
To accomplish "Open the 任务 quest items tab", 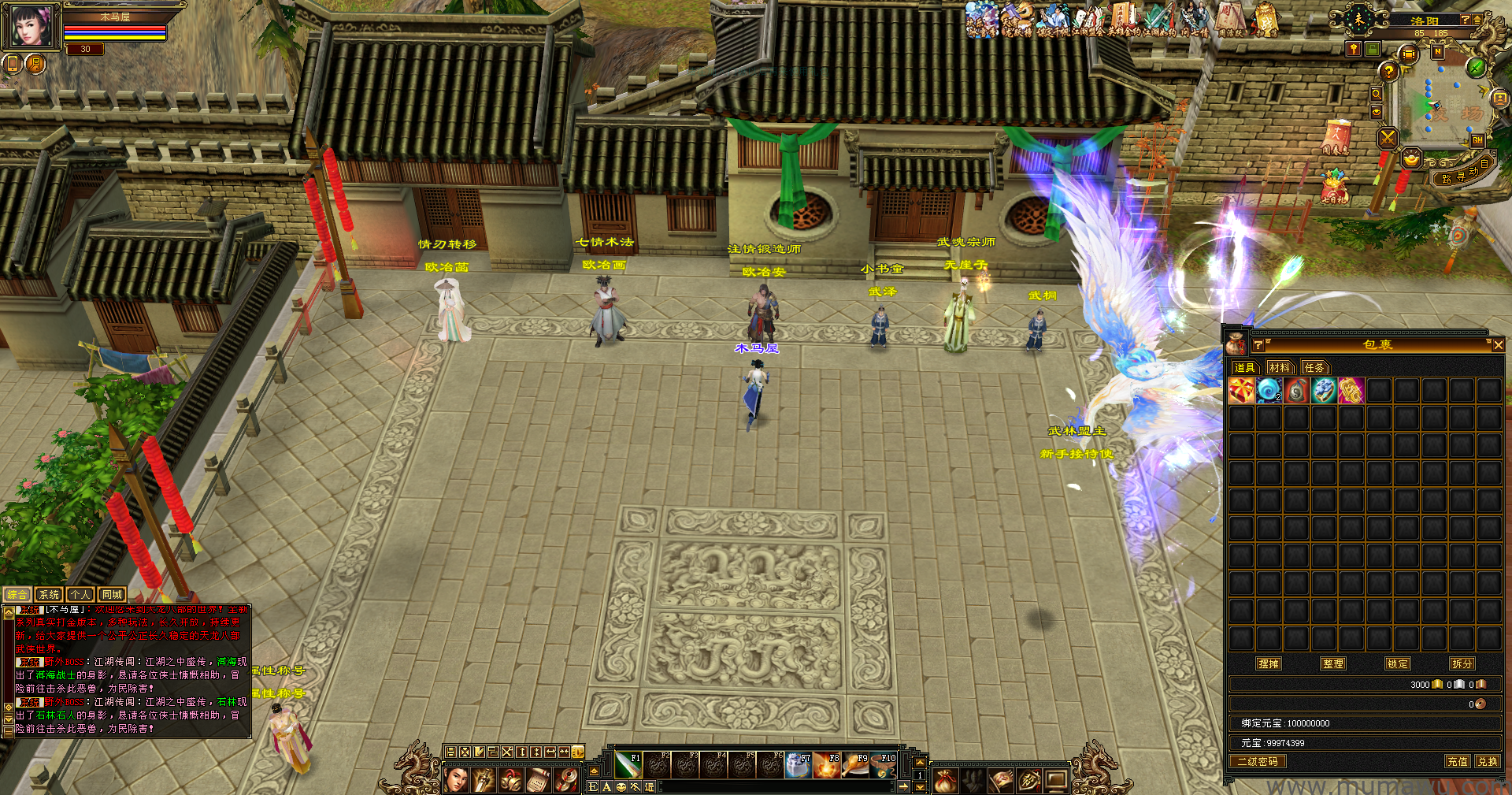I will click(x=1314, y=367).
